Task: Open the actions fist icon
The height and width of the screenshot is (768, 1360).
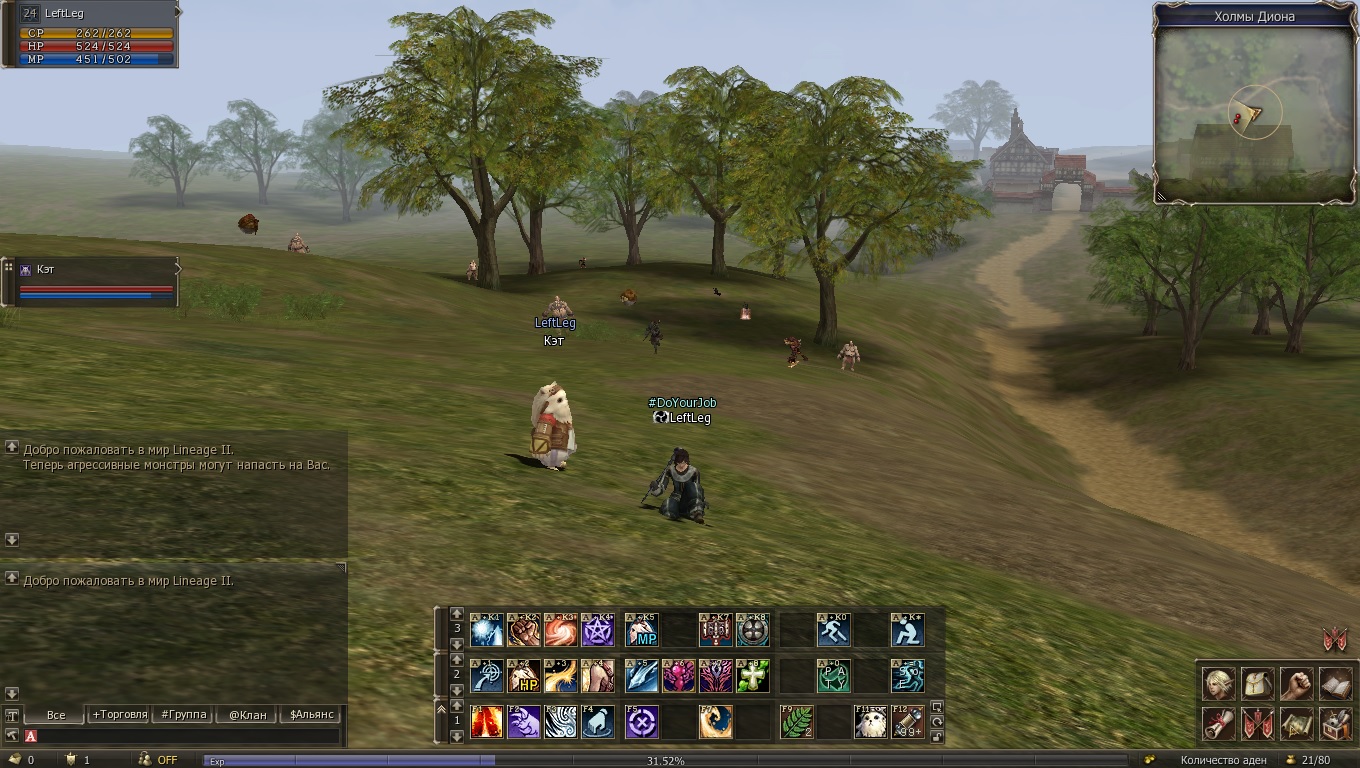Action: point(1296,684)
